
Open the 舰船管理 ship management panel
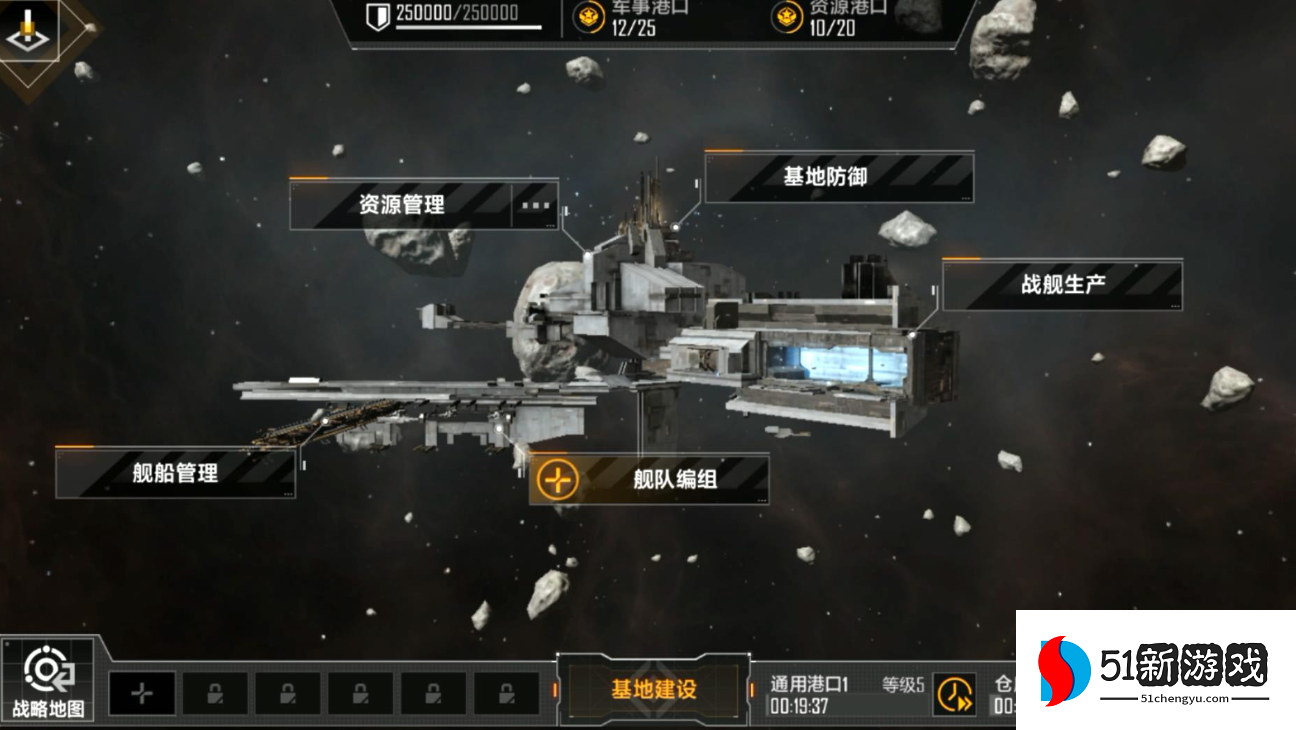[175, 473]
